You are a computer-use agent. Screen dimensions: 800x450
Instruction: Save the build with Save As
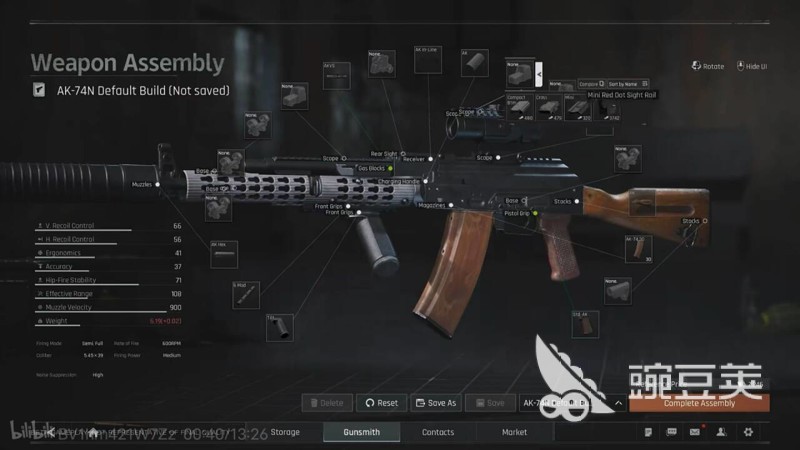coord(435,403)
